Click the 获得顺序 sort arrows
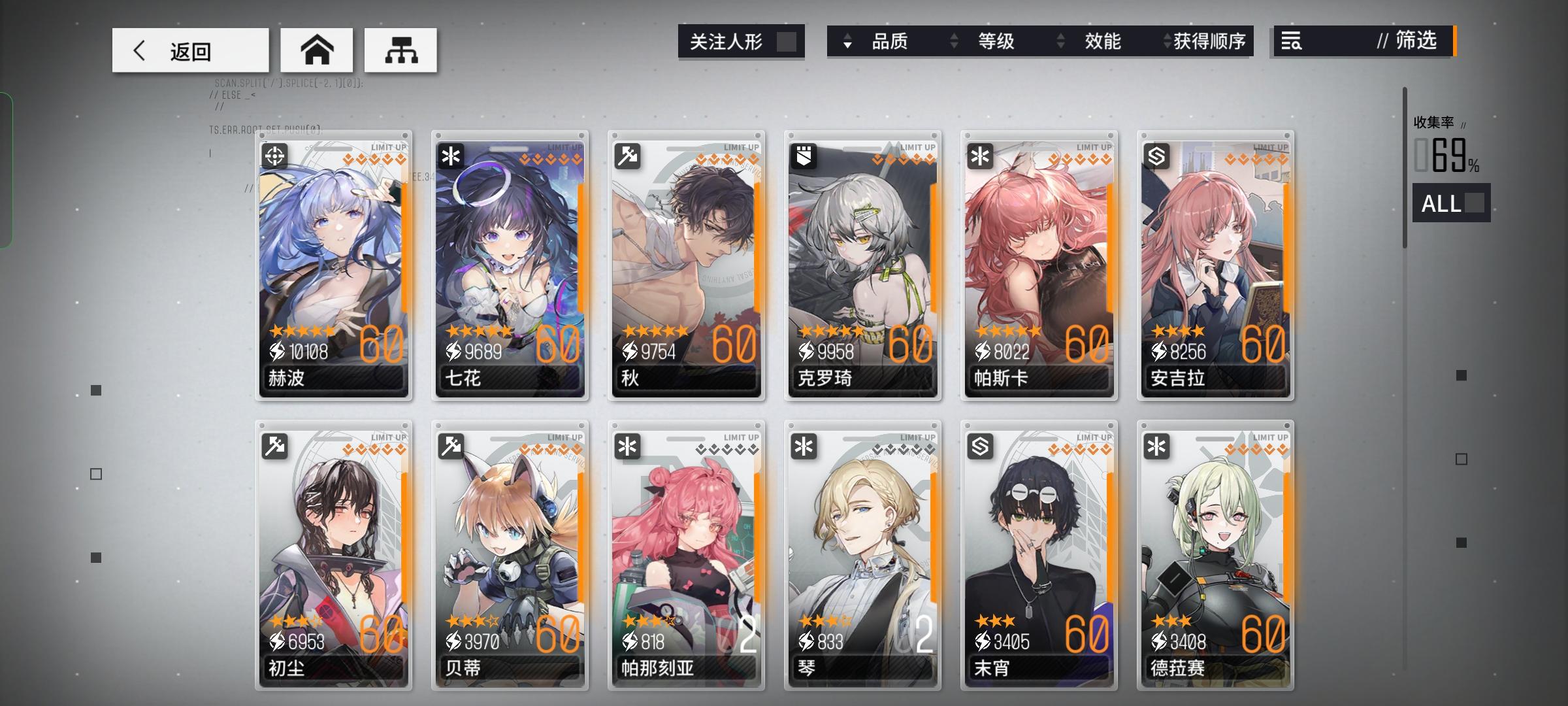 [x=1166, y=41]
